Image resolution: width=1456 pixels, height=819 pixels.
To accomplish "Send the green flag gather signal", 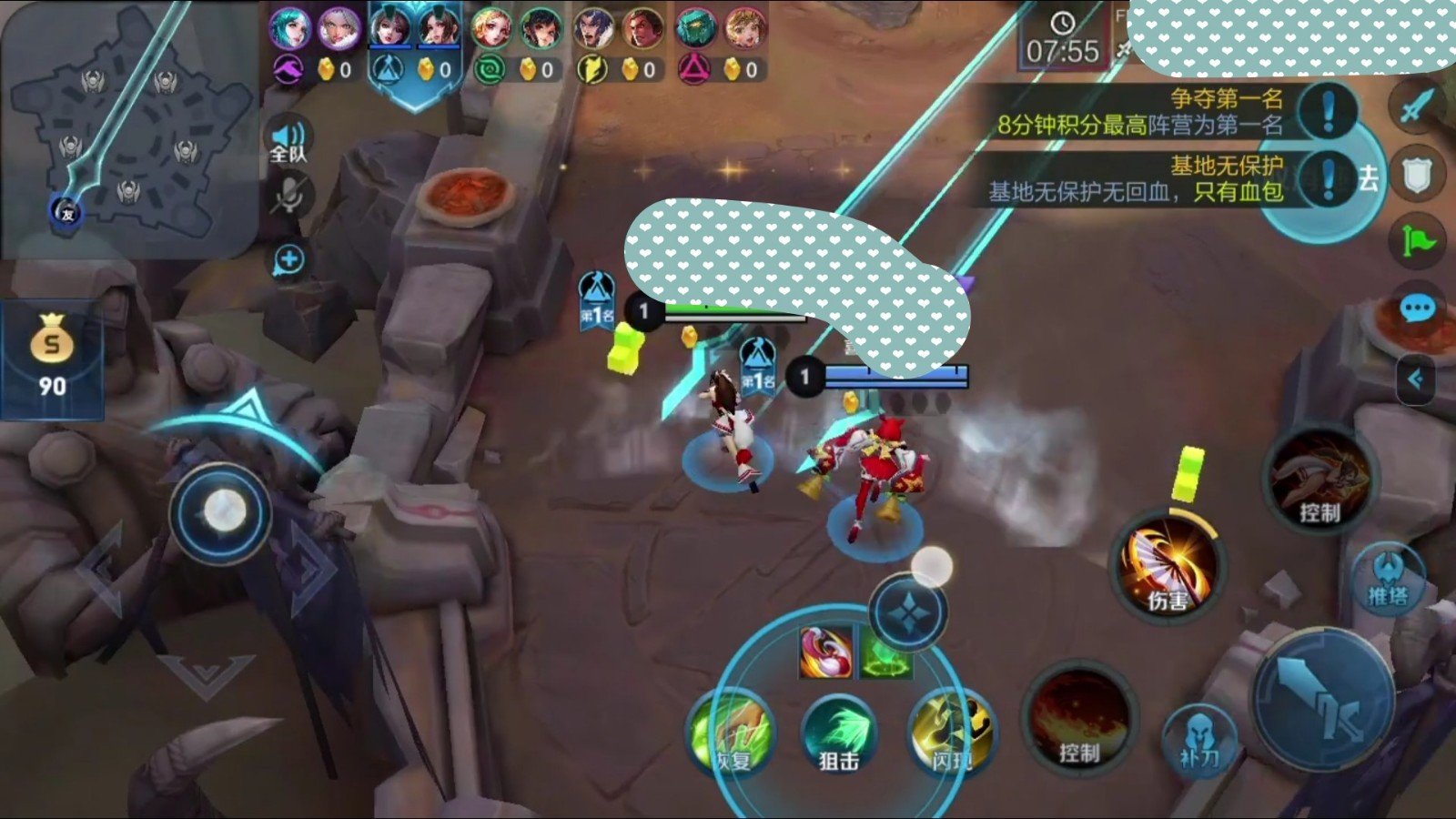I will click(x=1417, y=240).
